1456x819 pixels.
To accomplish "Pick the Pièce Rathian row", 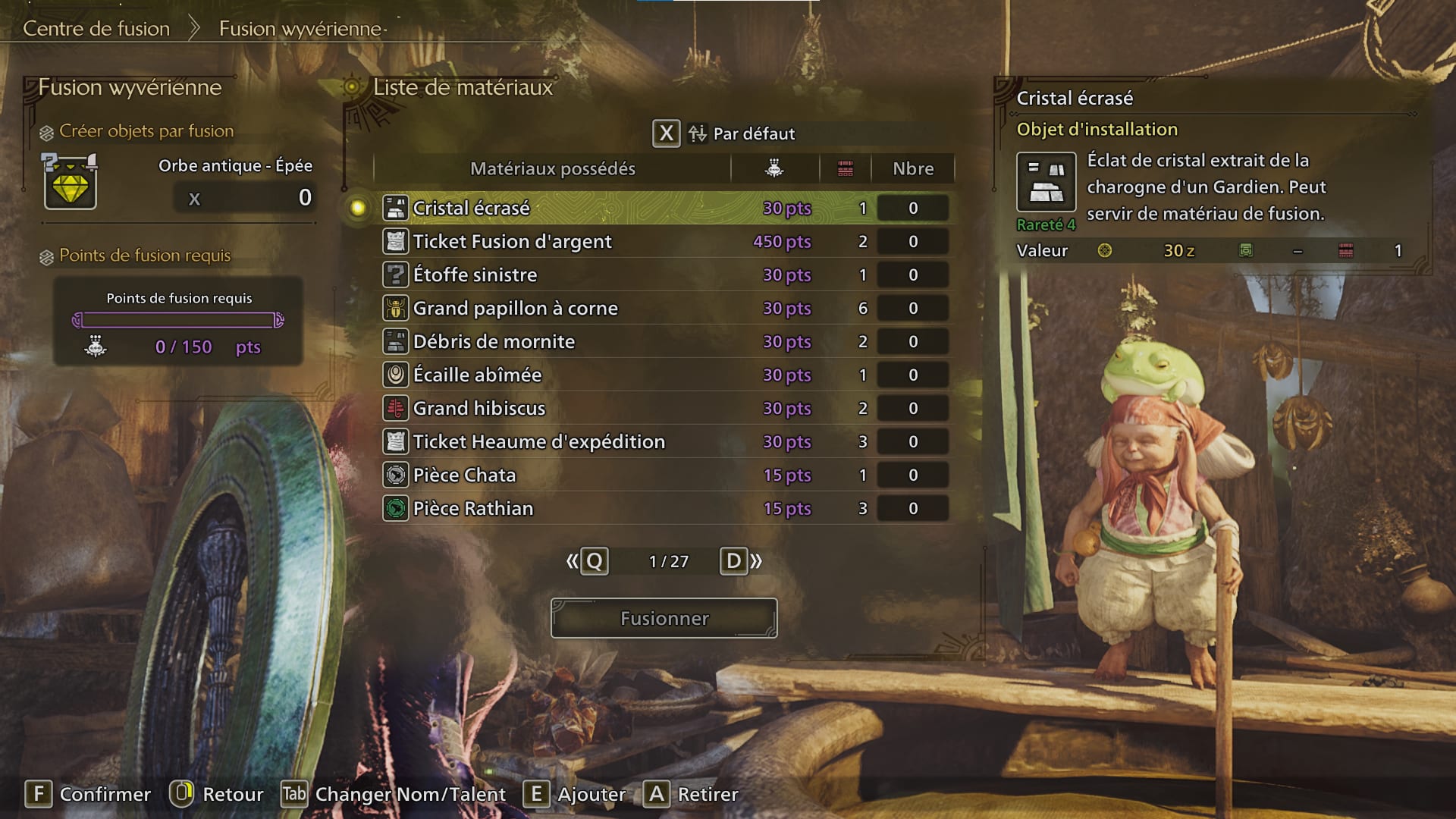I will tap(472, 508).
